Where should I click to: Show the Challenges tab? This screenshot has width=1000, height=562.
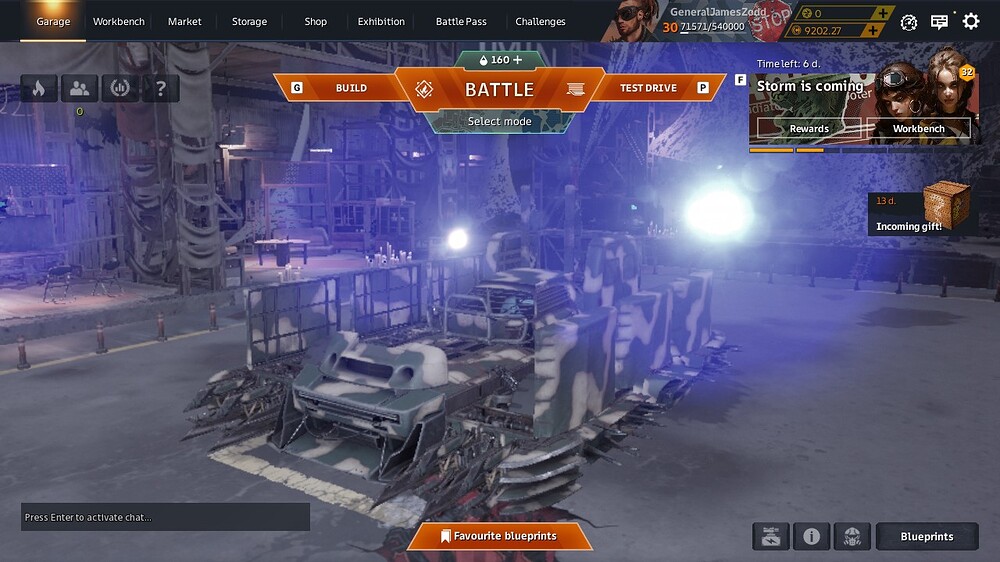coord(540,21)
